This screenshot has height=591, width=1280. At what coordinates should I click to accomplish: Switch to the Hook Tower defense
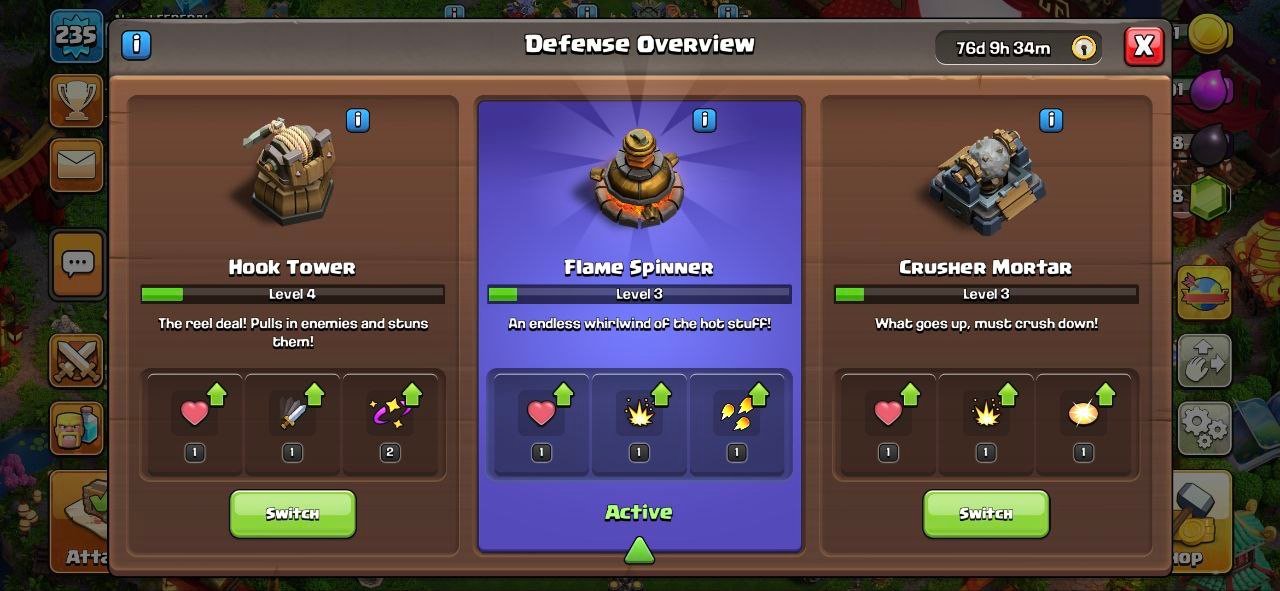coord(292,513)
